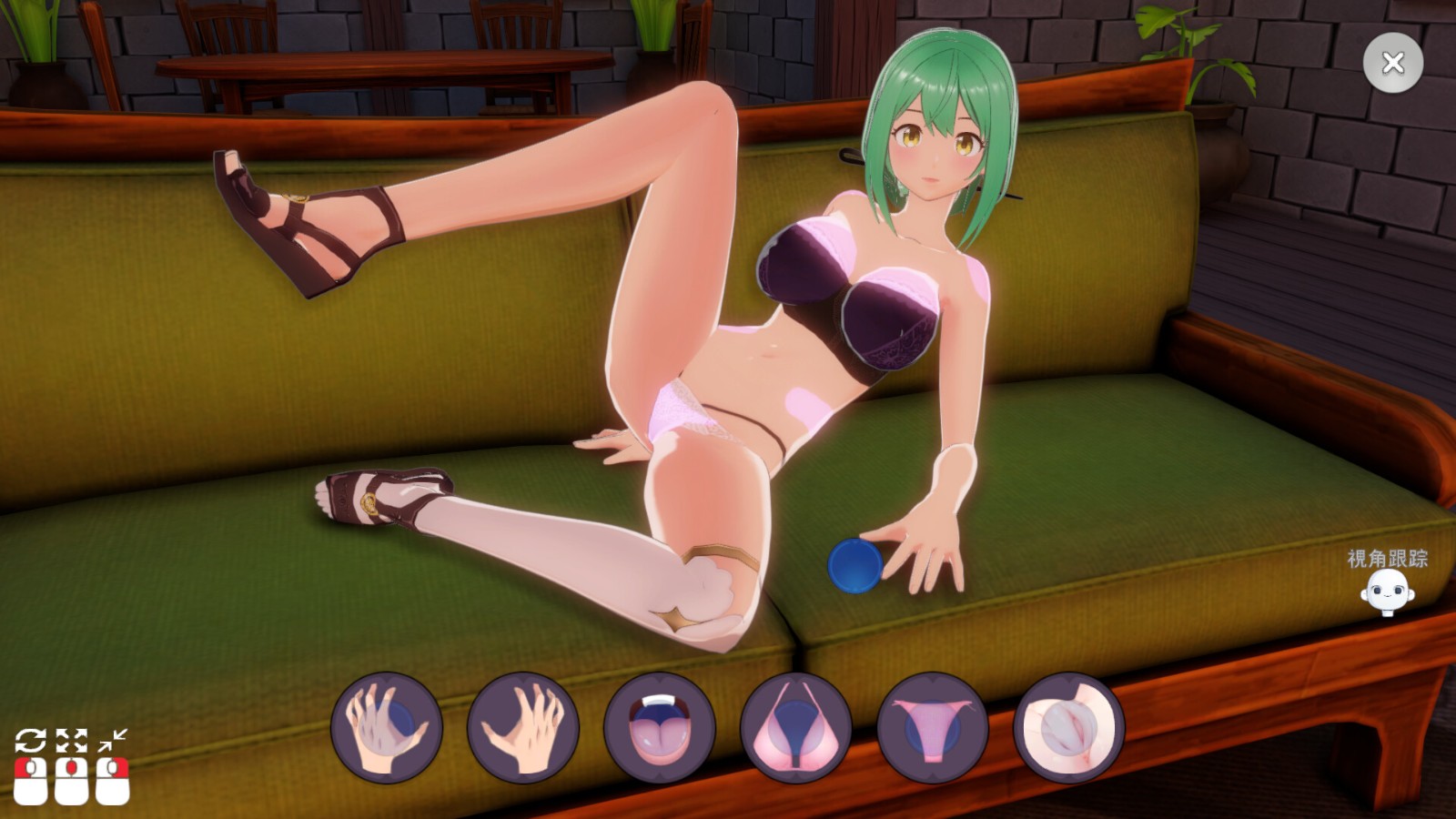Image resolution: width=1456 pixels, height=819 pixels.
Task: Select the bra clothing icon
Action: tap(796, 728)
